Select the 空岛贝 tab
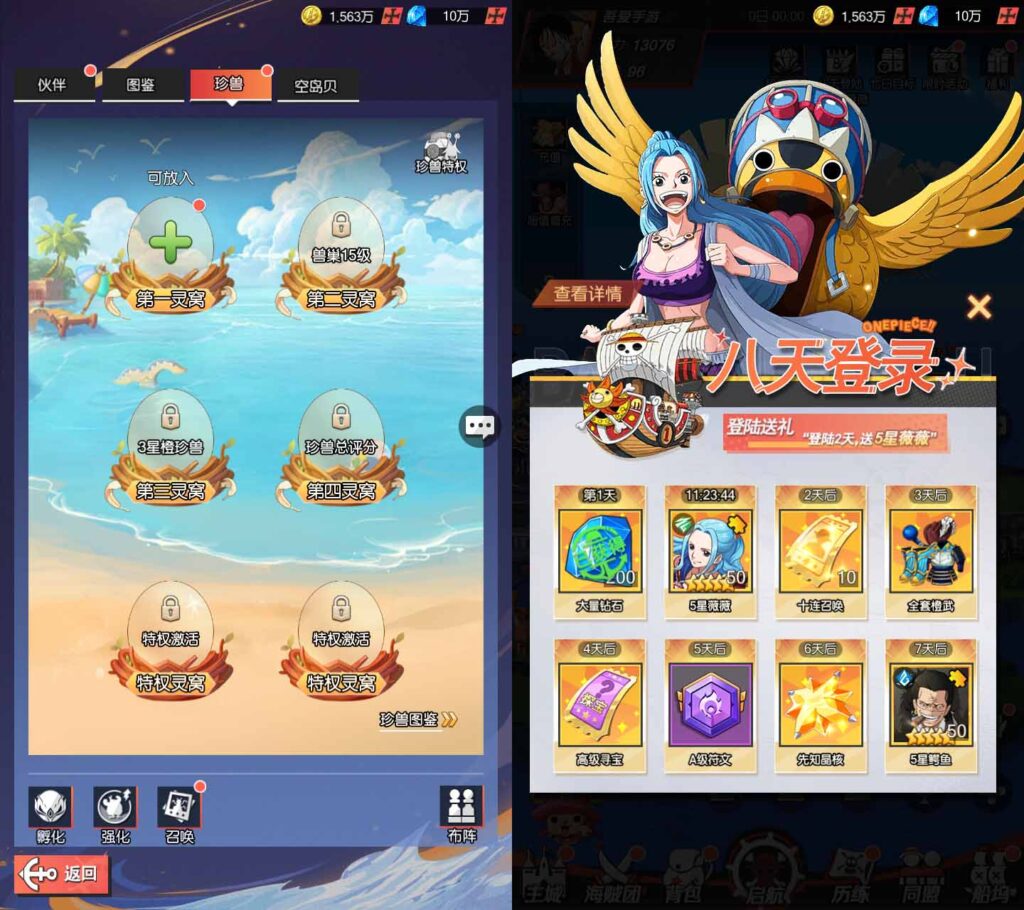1024x910 pixels. [x=315, y=86]
